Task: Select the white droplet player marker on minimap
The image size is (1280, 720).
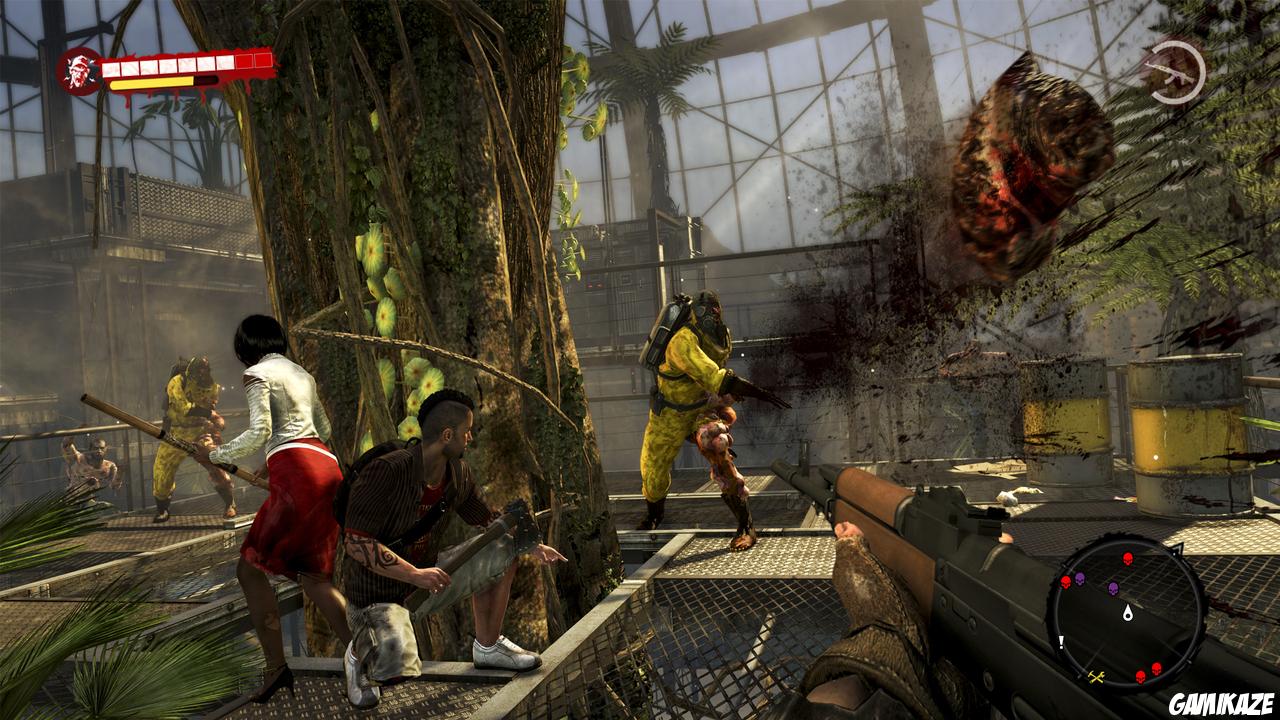Action: (x=1127, y=613)
